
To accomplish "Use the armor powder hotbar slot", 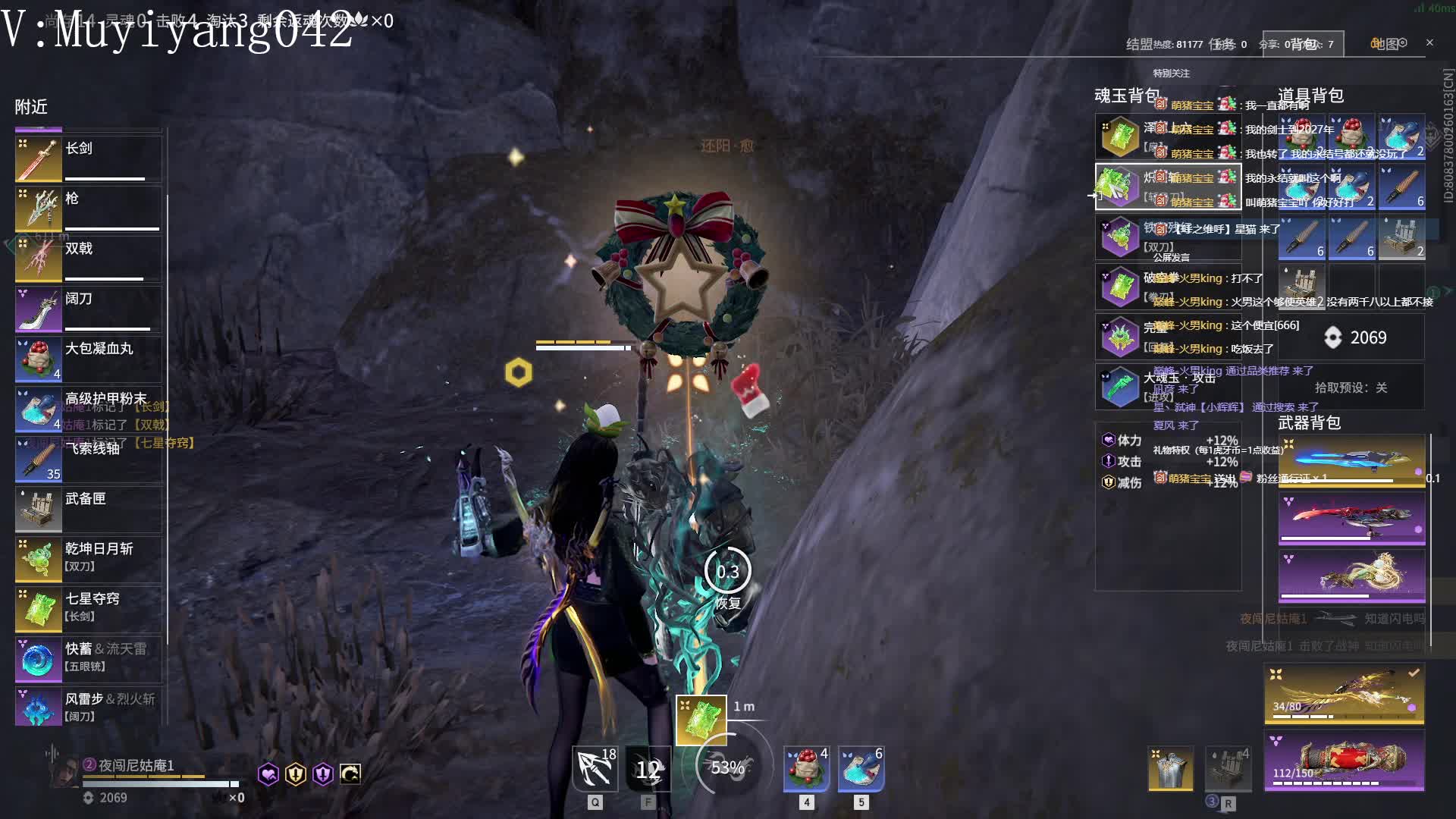I will pyautogui.click(x=861, y=768).
